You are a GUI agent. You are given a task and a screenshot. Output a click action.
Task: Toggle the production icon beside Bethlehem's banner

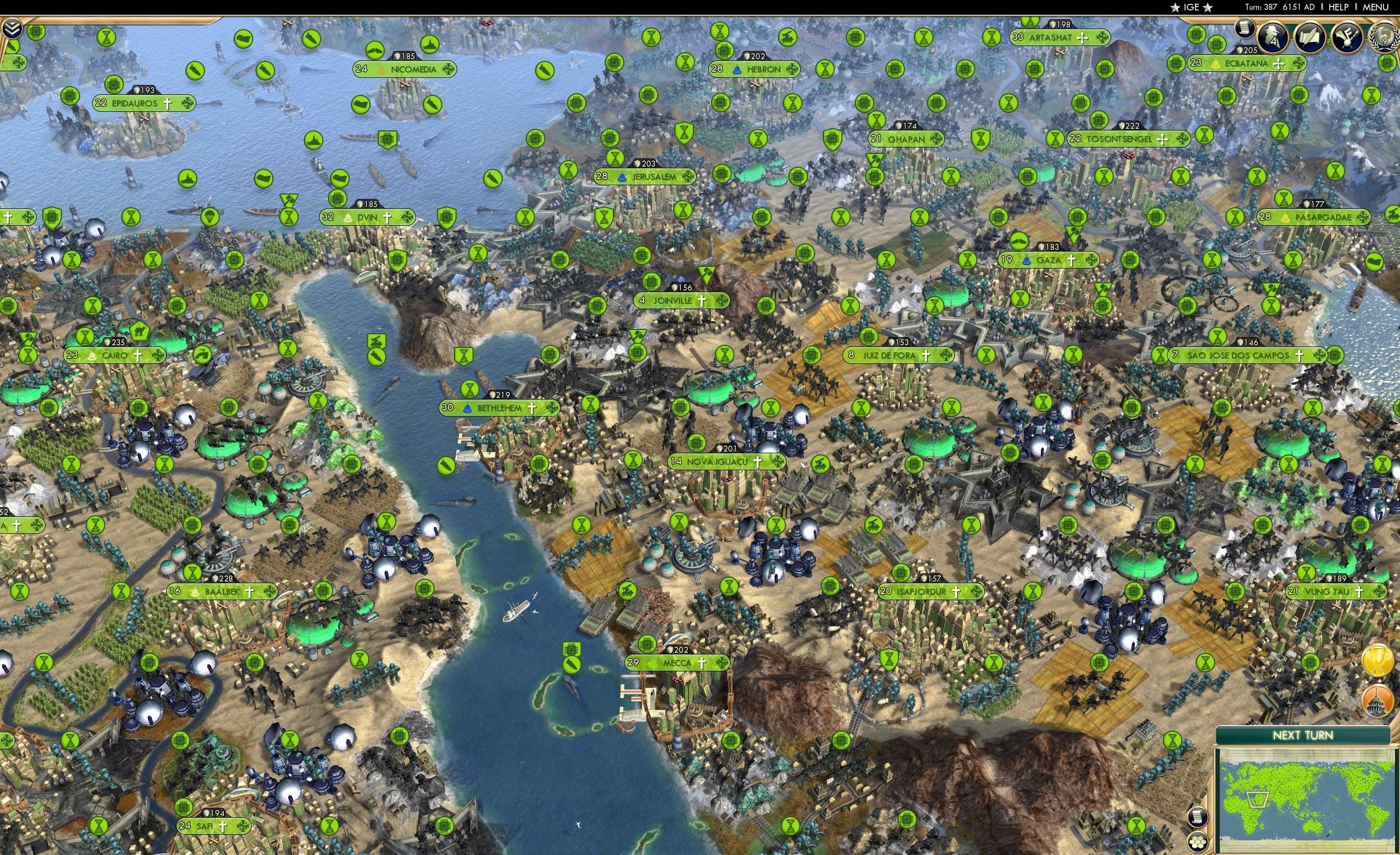(551, 408)
